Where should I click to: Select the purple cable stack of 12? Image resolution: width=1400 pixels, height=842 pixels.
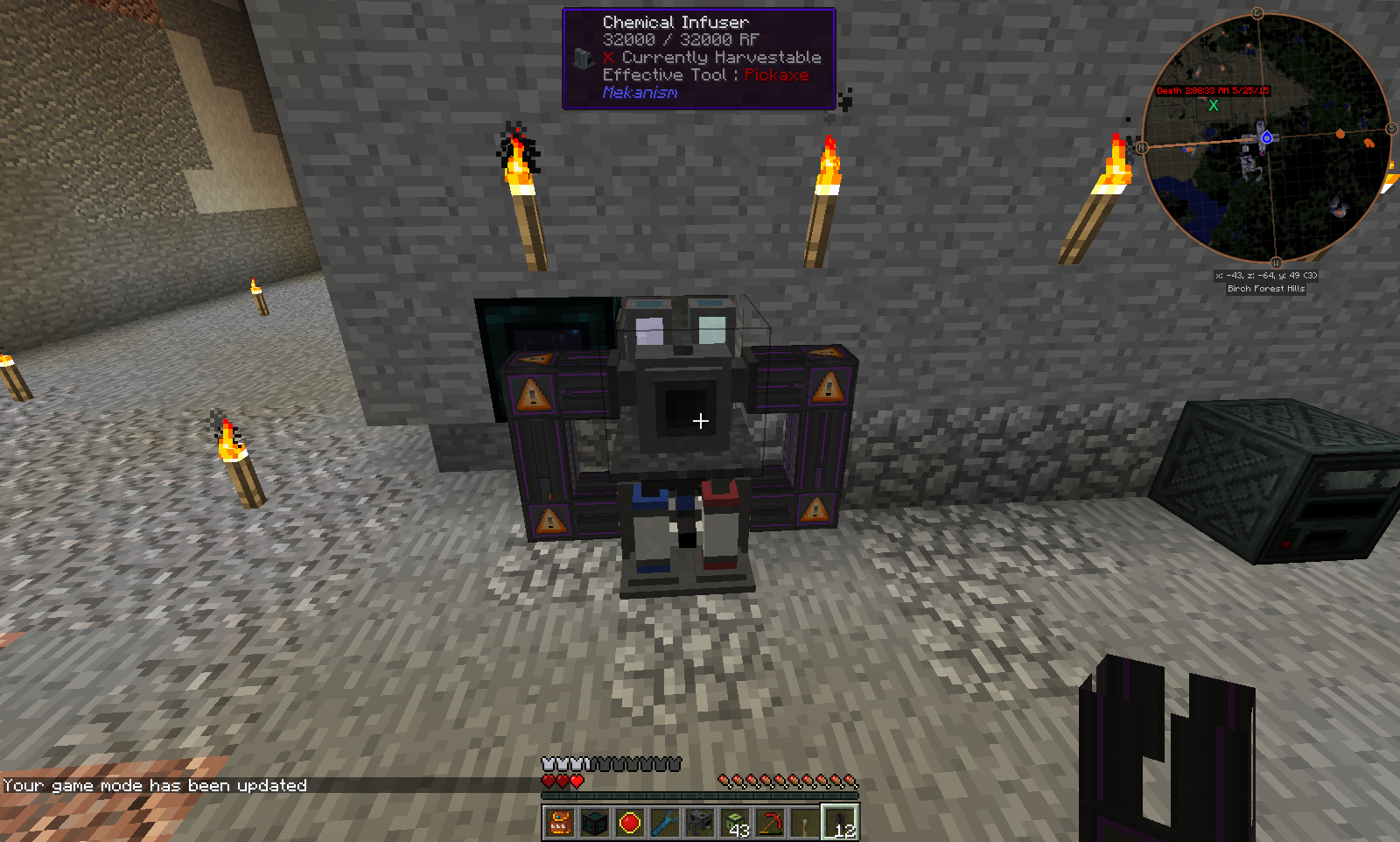pyautogui.click(x=840, y=823)
